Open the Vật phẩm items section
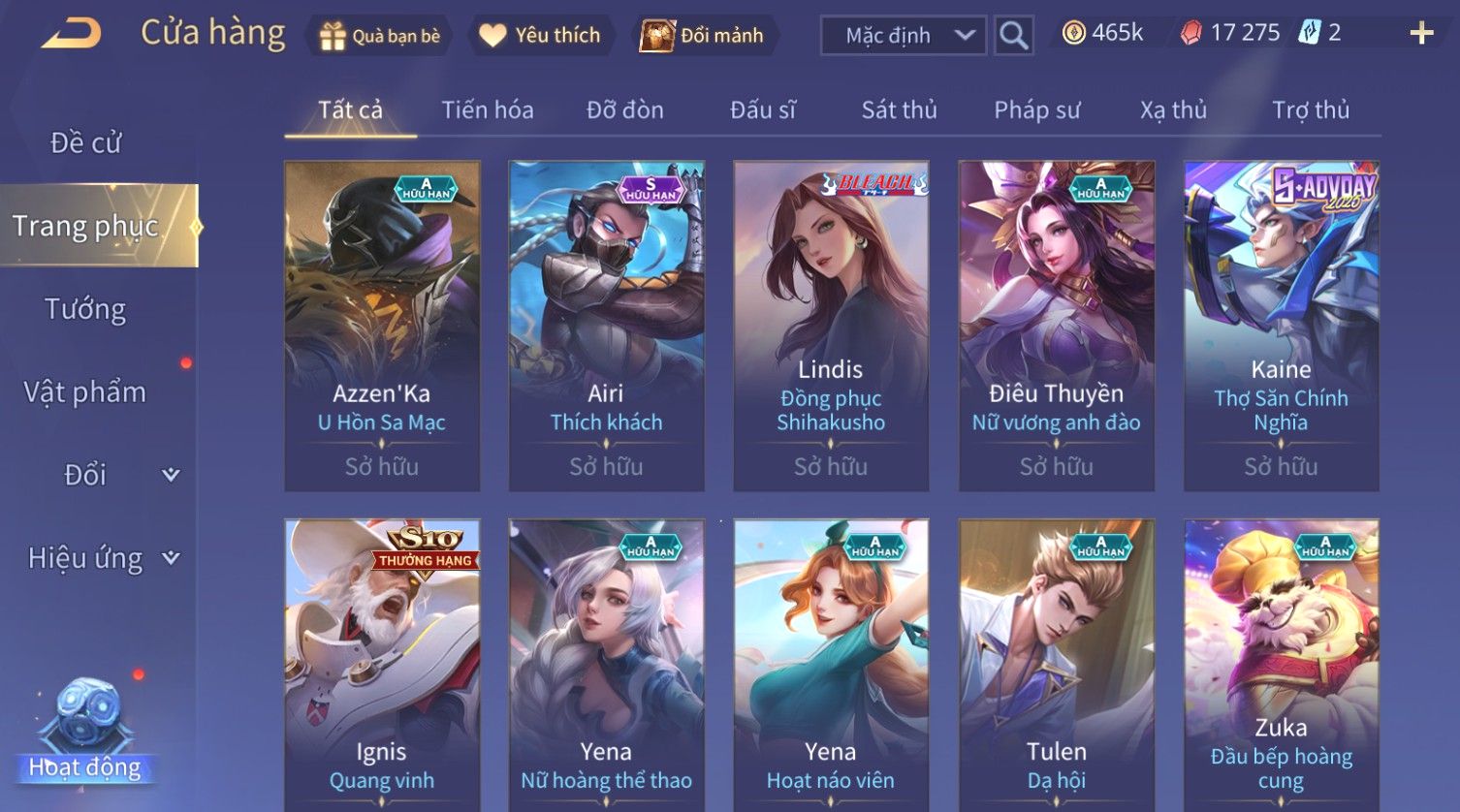The height and width of the screenshot is (812, 1460). [85, 392]
